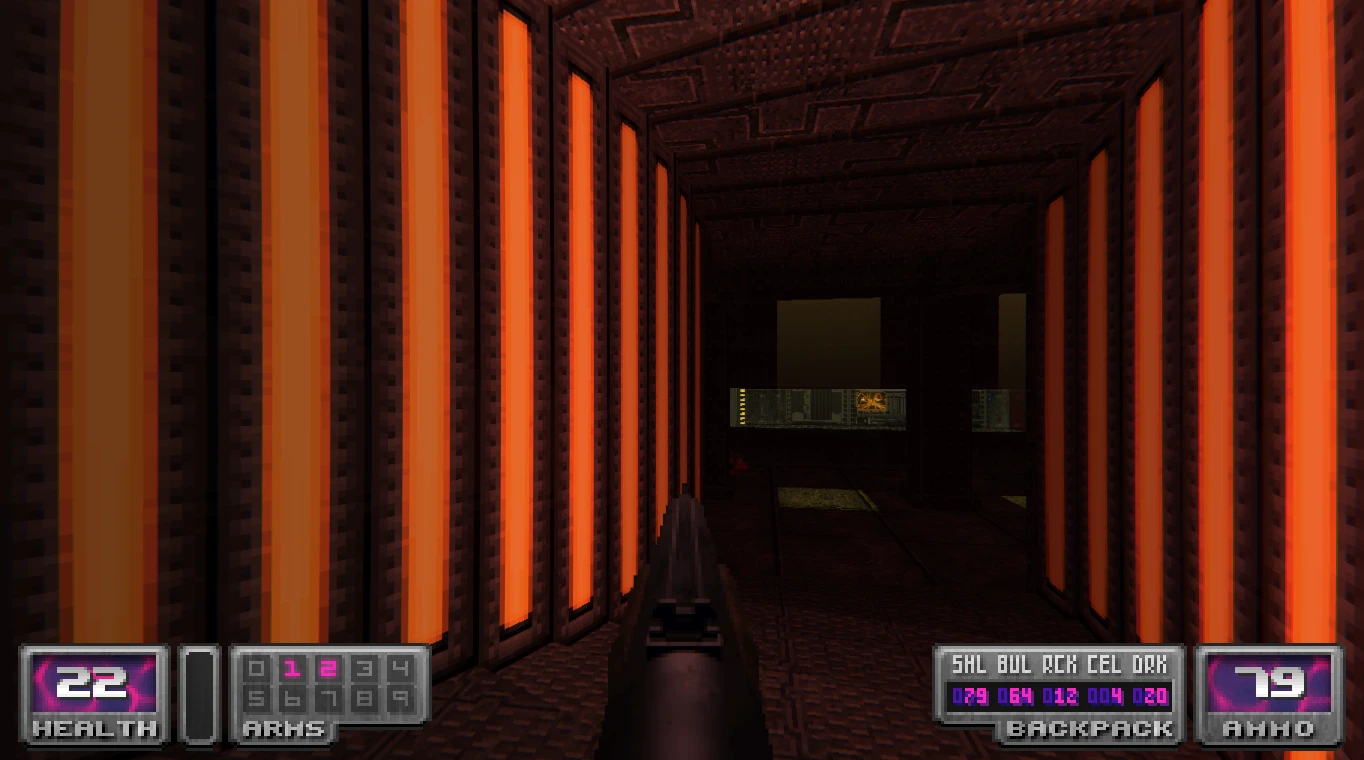
Task: Select weapon slot 7 on the ARMS panel
Action: (328, 697)
